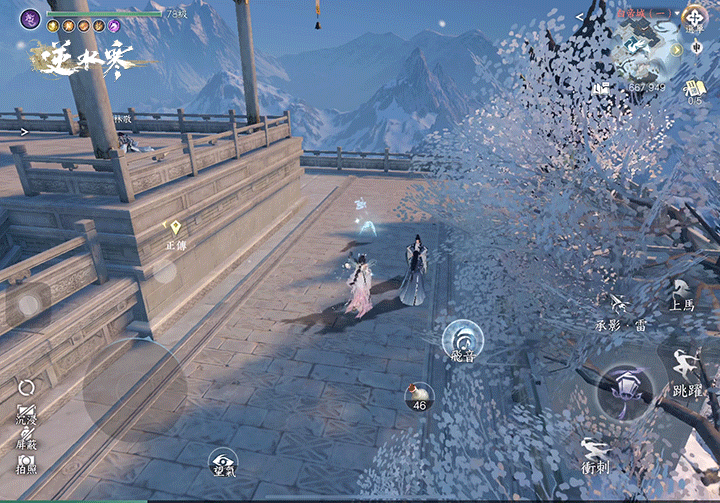The image size is (720, 503).
Task: Activate the 飞音 skill icon
Action: (x=463, y=340)
